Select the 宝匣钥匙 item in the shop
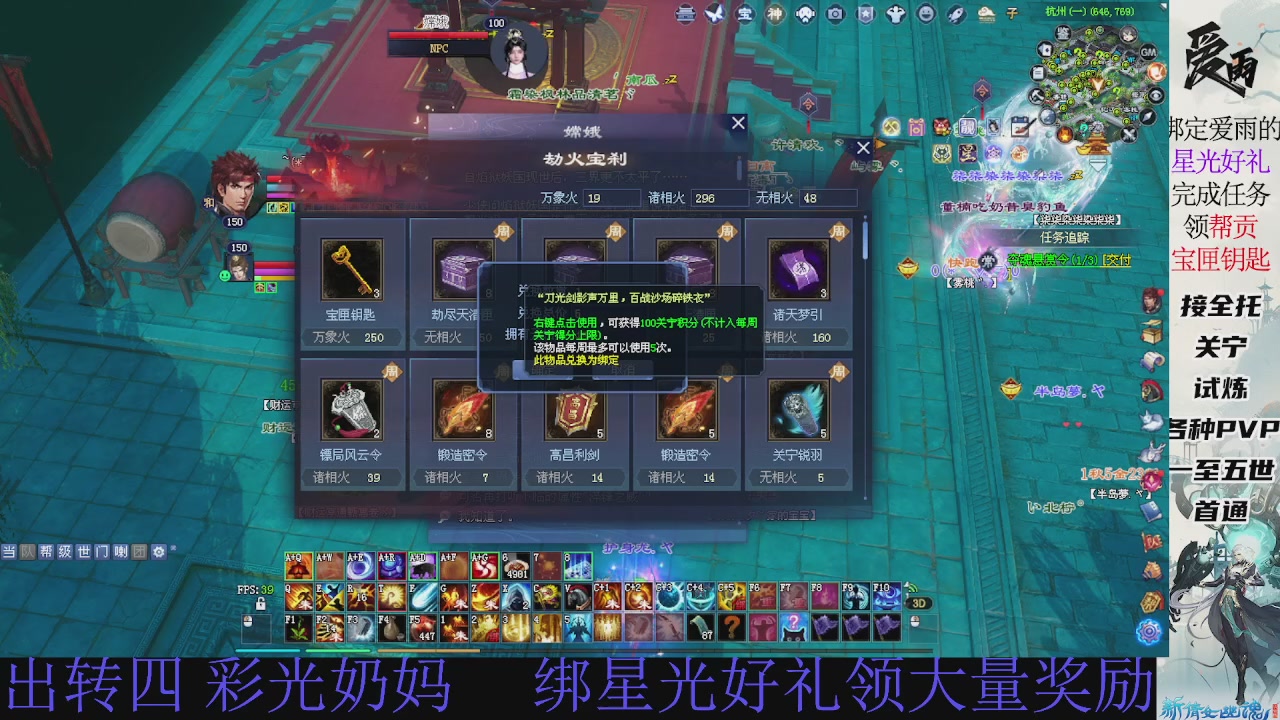Screen dimensions: 1280x720 coord(352,268)
